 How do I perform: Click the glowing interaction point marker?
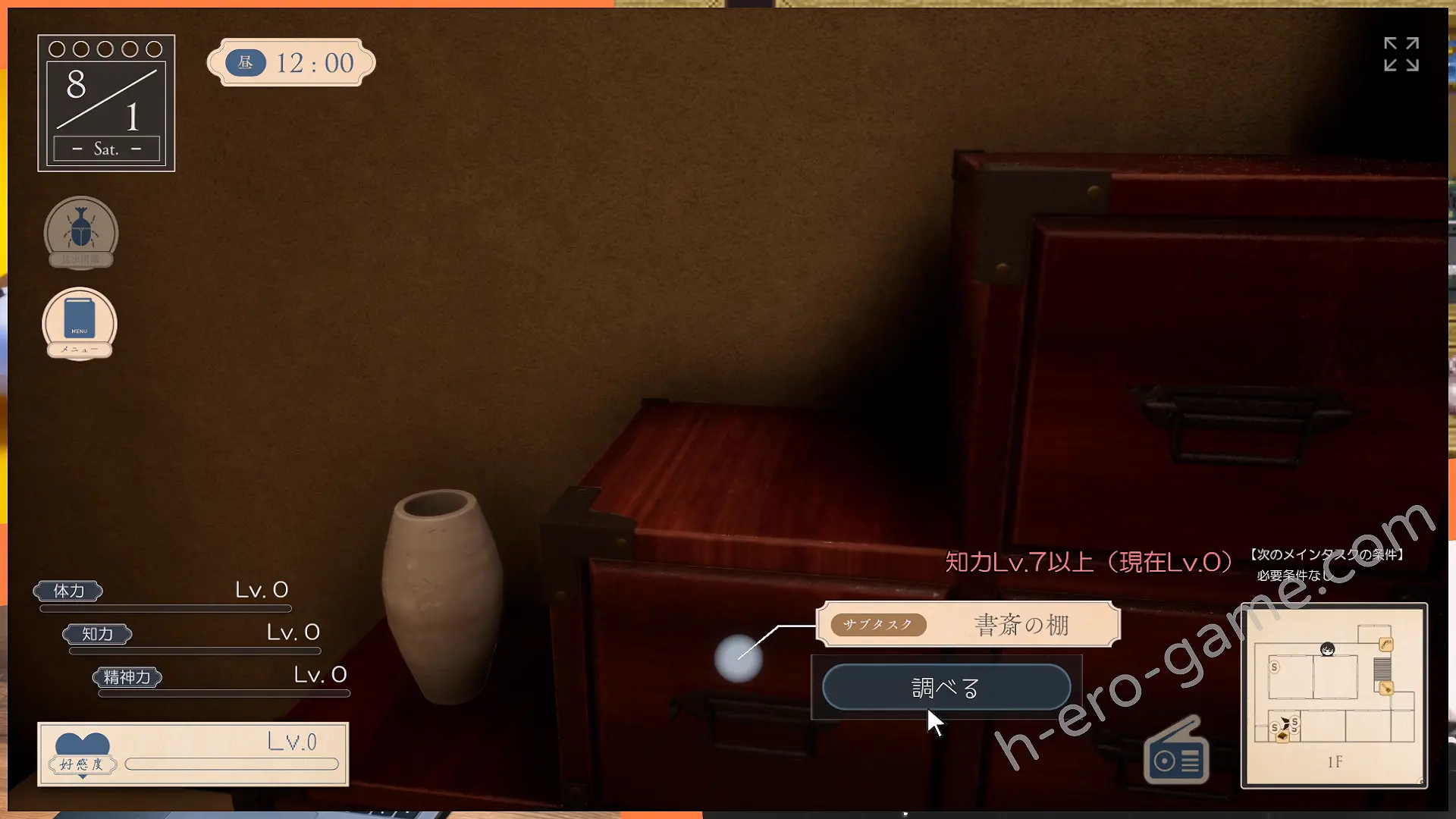click(738, 658)
